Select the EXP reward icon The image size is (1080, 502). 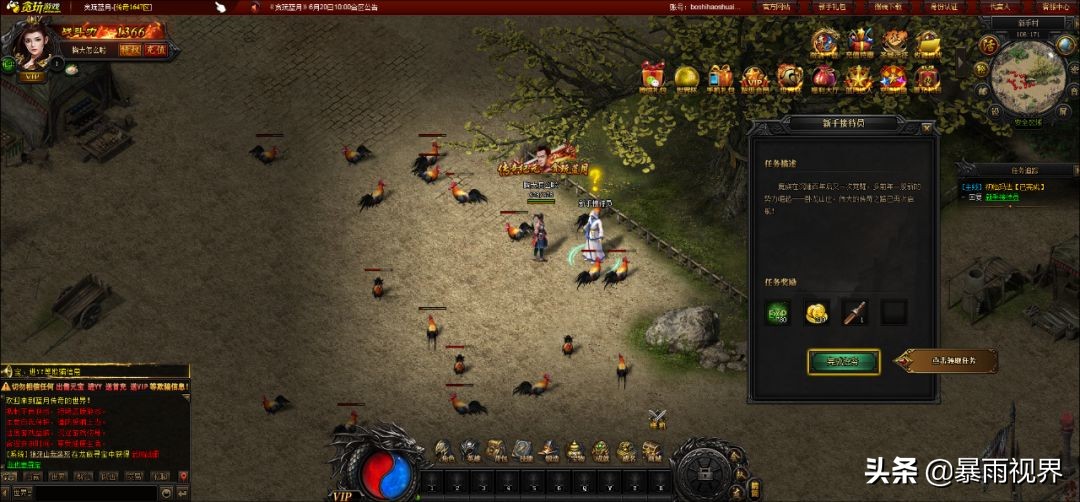(777, 313)
